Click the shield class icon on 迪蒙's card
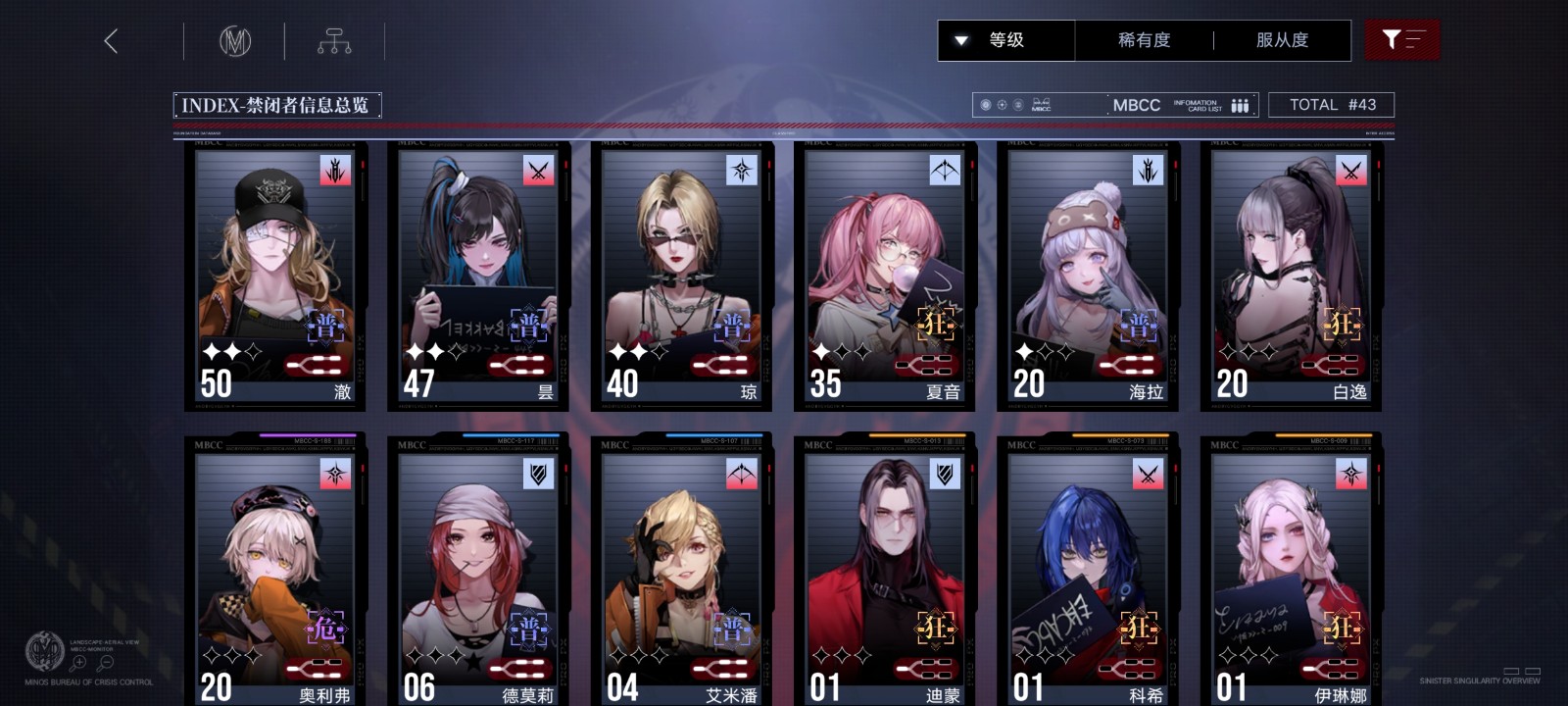This screenshot has height=706, width=1568. point(944,476)
